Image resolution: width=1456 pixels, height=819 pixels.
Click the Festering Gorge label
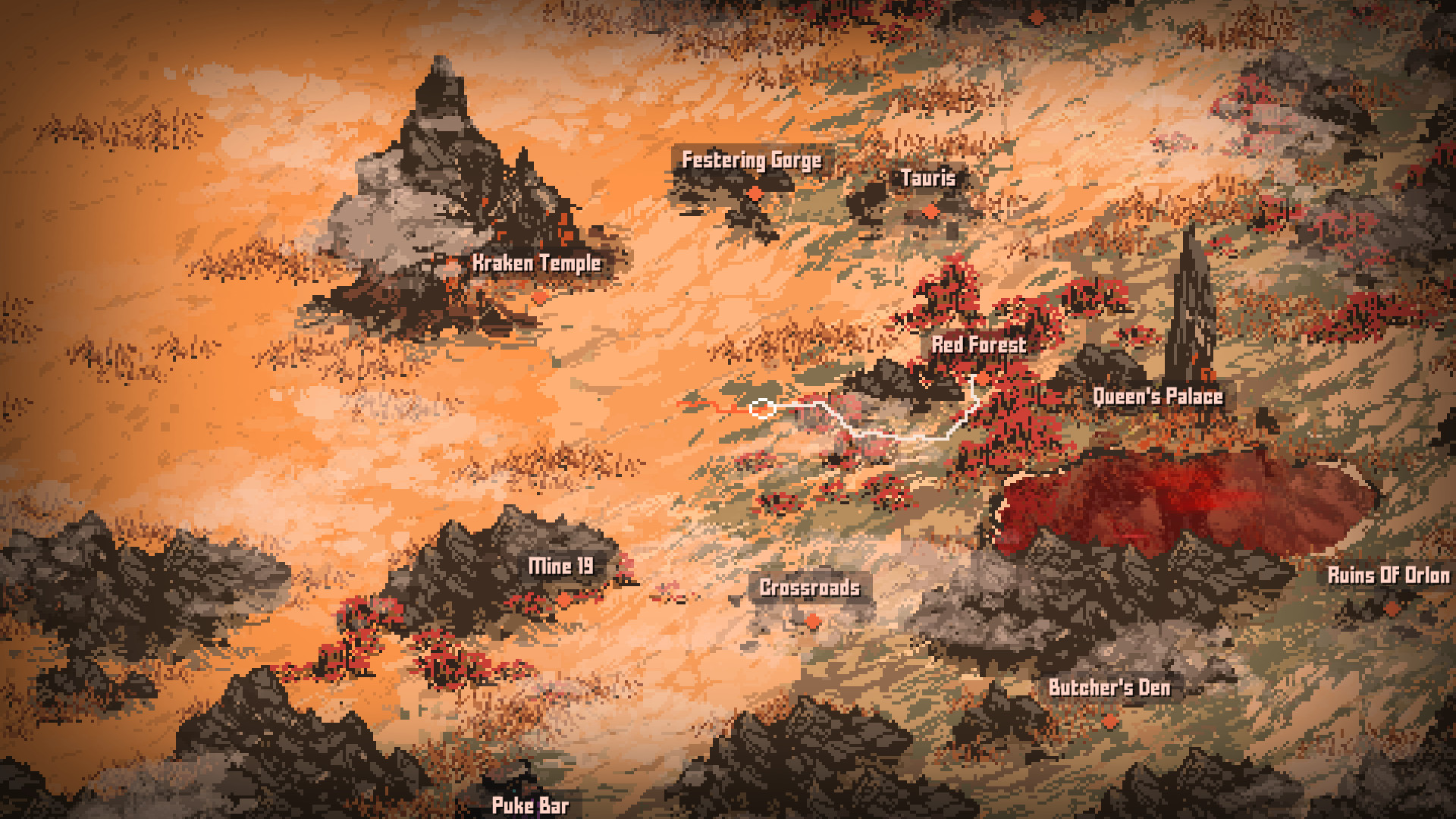[752, 161]
